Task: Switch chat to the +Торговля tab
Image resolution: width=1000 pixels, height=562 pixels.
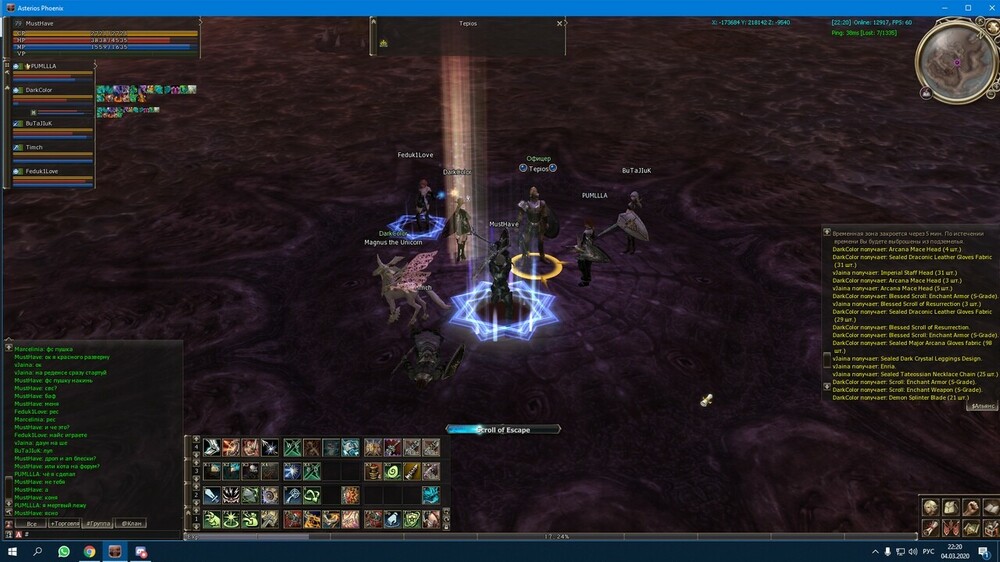Action: 64,523
